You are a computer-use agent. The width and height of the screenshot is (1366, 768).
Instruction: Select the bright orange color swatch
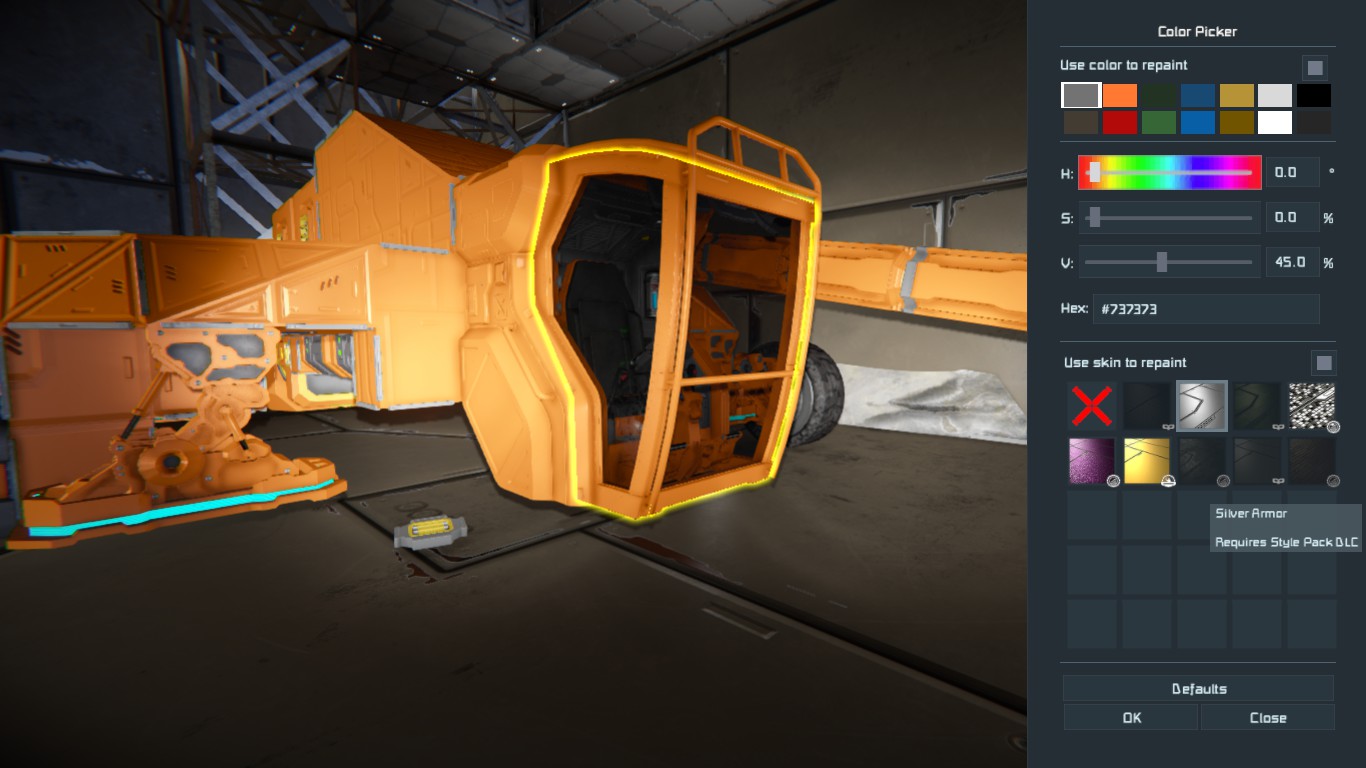1120,96
